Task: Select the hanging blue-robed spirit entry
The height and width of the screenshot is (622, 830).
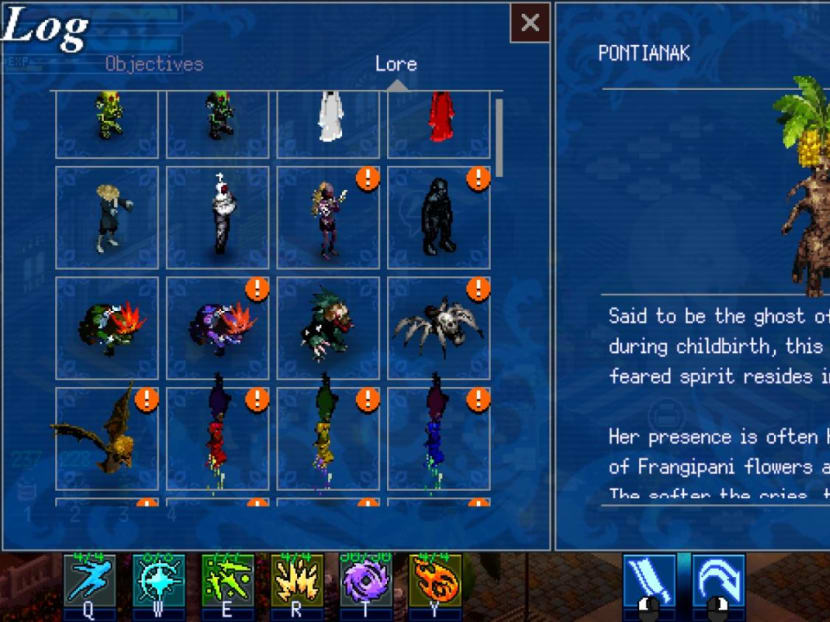Action: tap(439, 438)
